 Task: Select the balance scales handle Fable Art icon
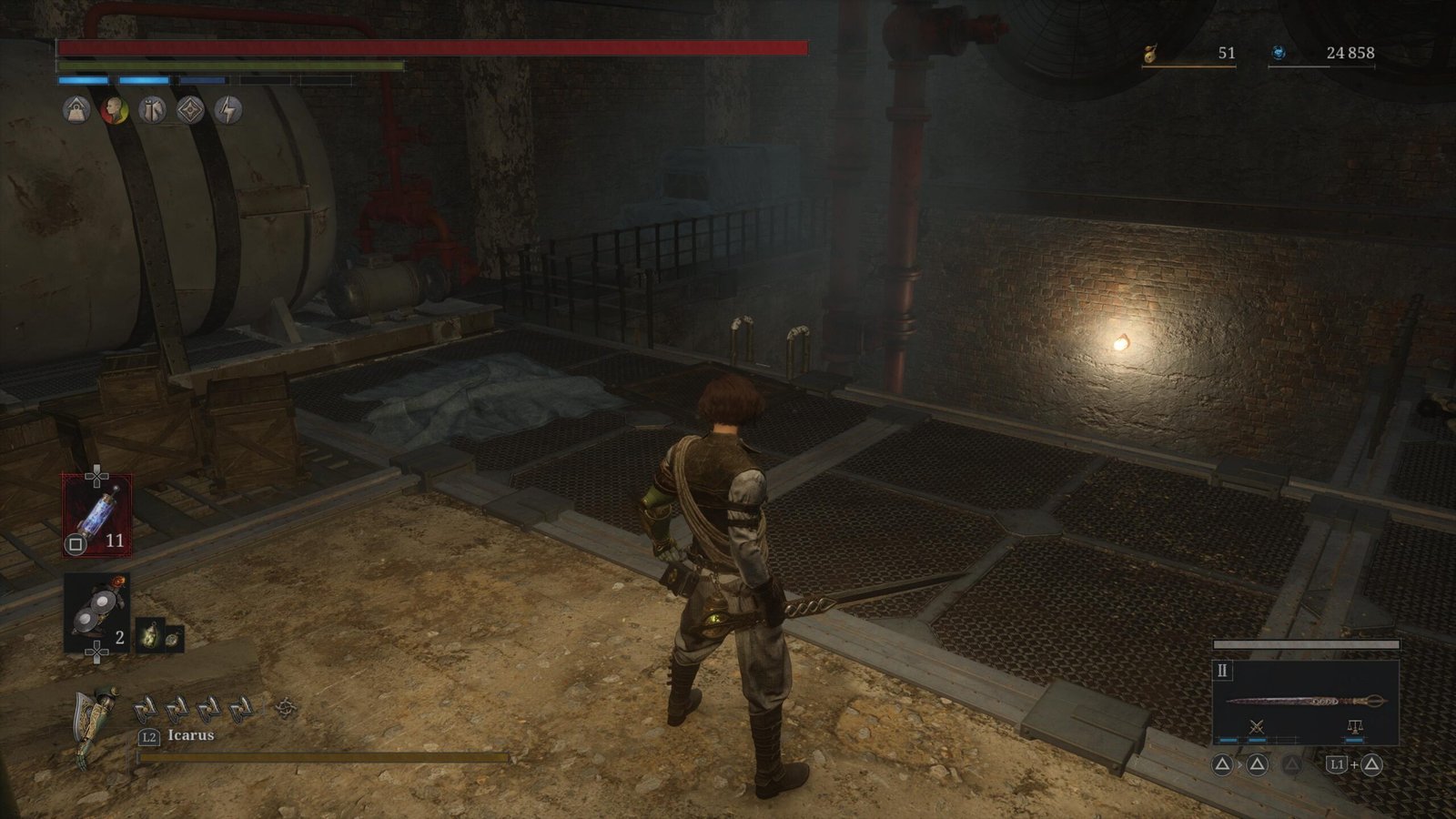pos(1354,727)
